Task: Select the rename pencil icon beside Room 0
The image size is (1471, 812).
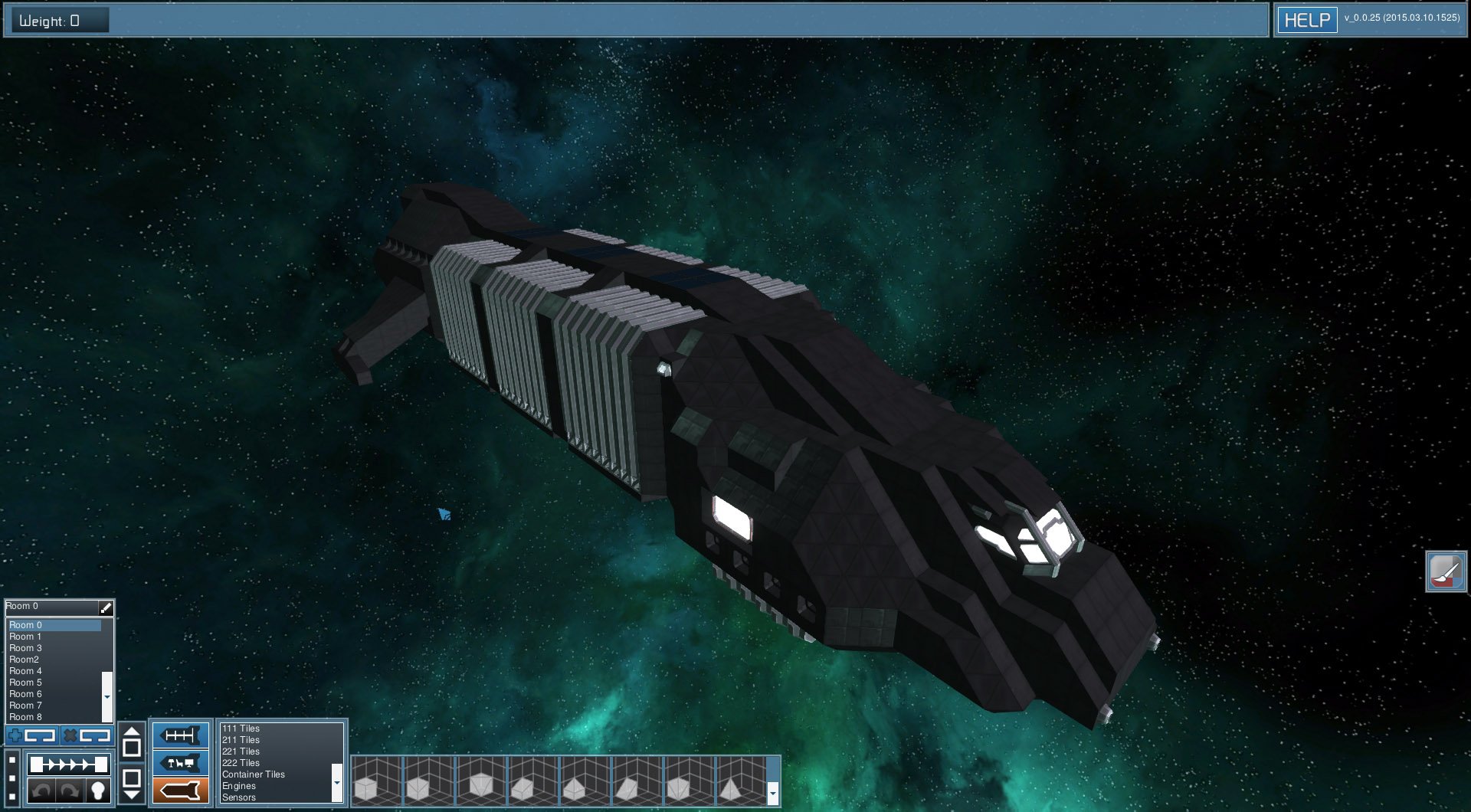Action: pos(107,607)
